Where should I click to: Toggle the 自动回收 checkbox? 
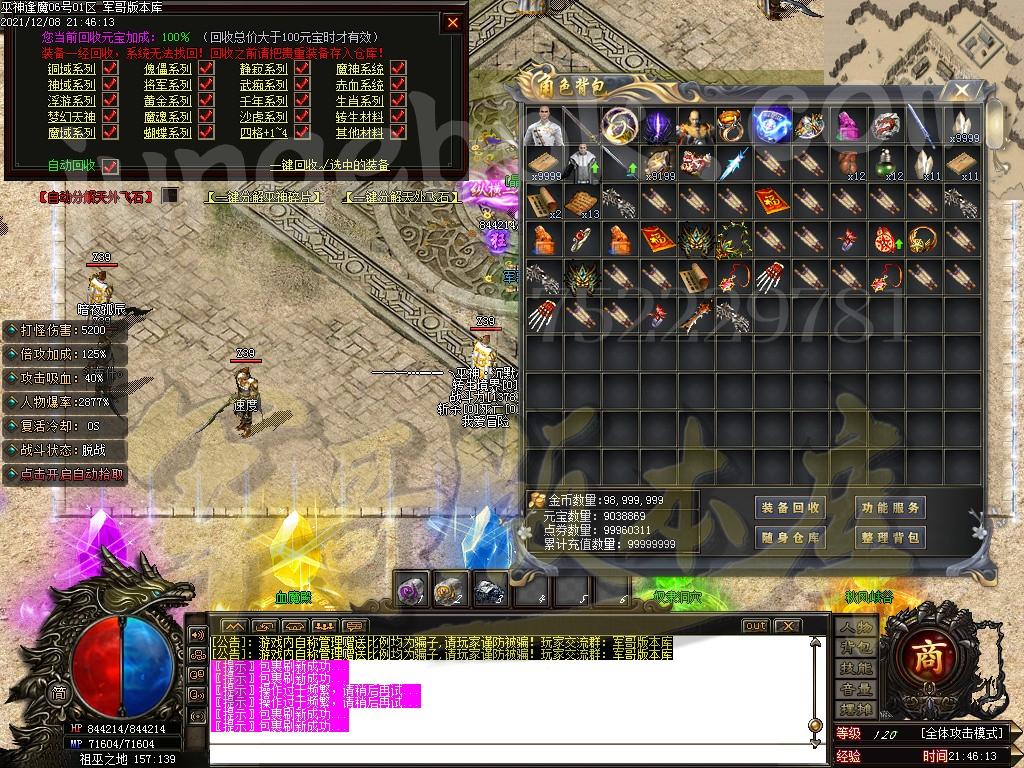click(x=110, y=166)
